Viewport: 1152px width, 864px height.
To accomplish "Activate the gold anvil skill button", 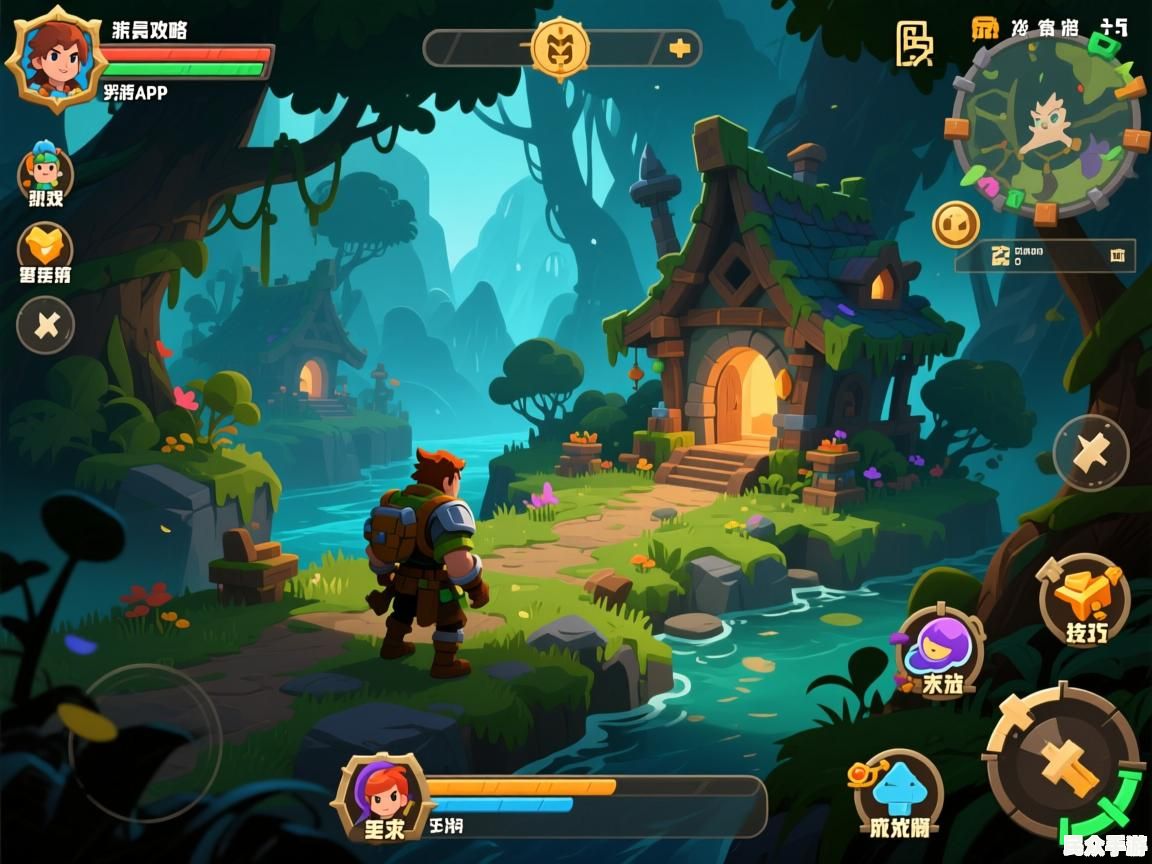I will (x=1084, y=600).
